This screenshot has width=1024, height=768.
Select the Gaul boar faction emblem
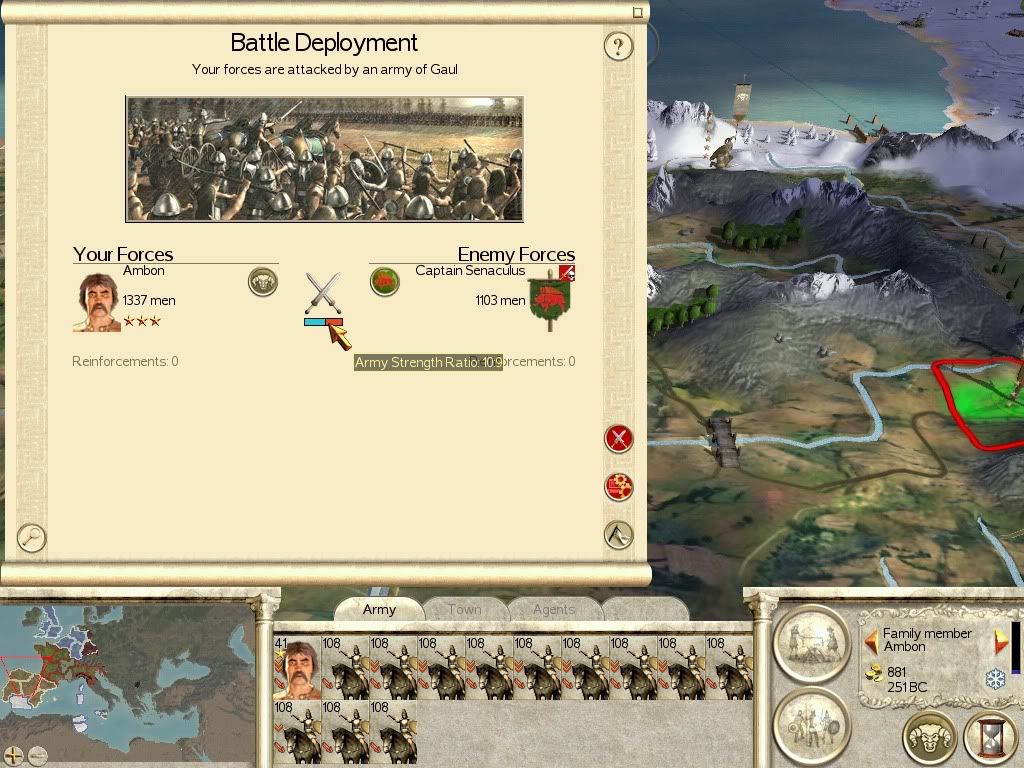(385, 282)
